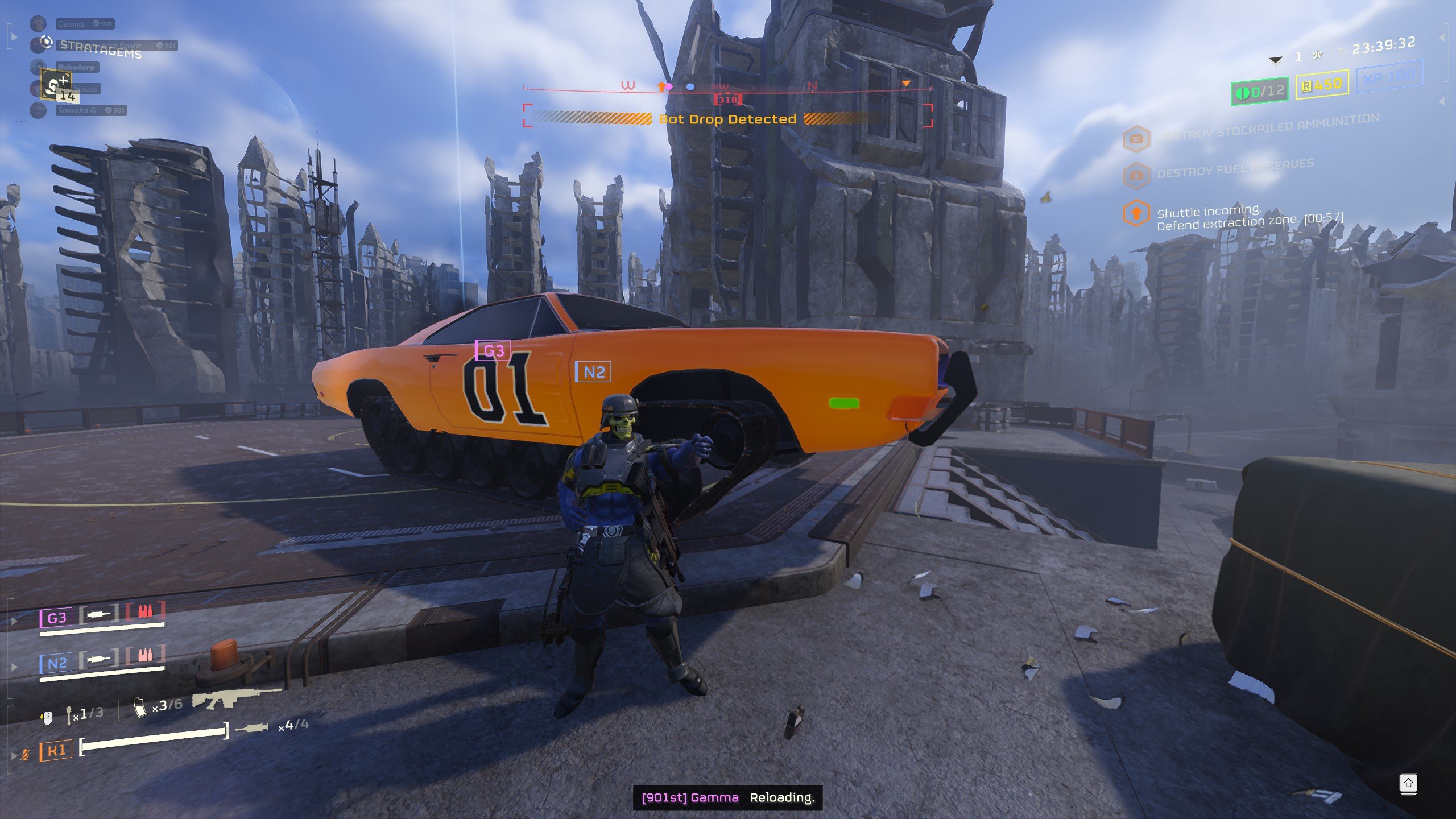Viewport: 1456px width, 819px height.
Task: Click the upload arrow icon in bottom corner
Action: tap(1408, 784)
